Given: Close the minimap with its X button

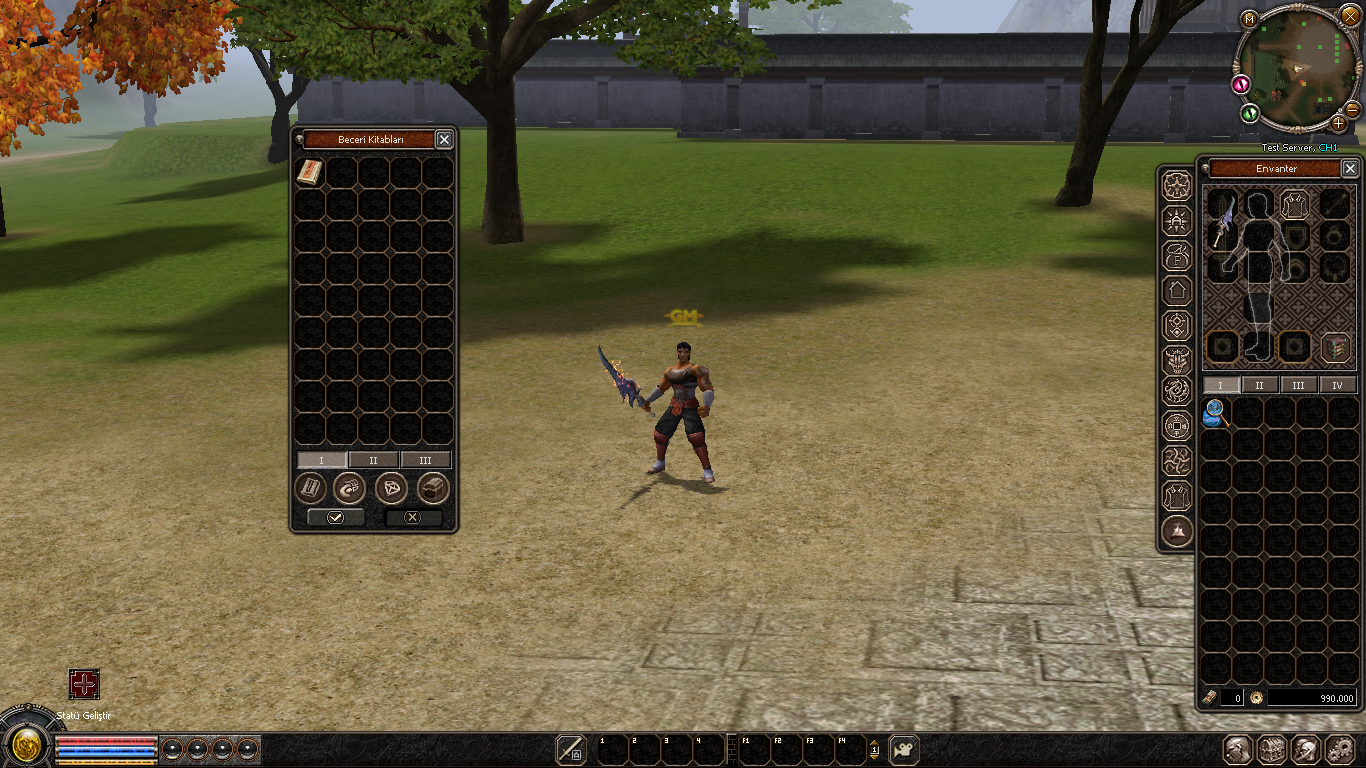Looking at the screenshot, I should coord(1350,18).
